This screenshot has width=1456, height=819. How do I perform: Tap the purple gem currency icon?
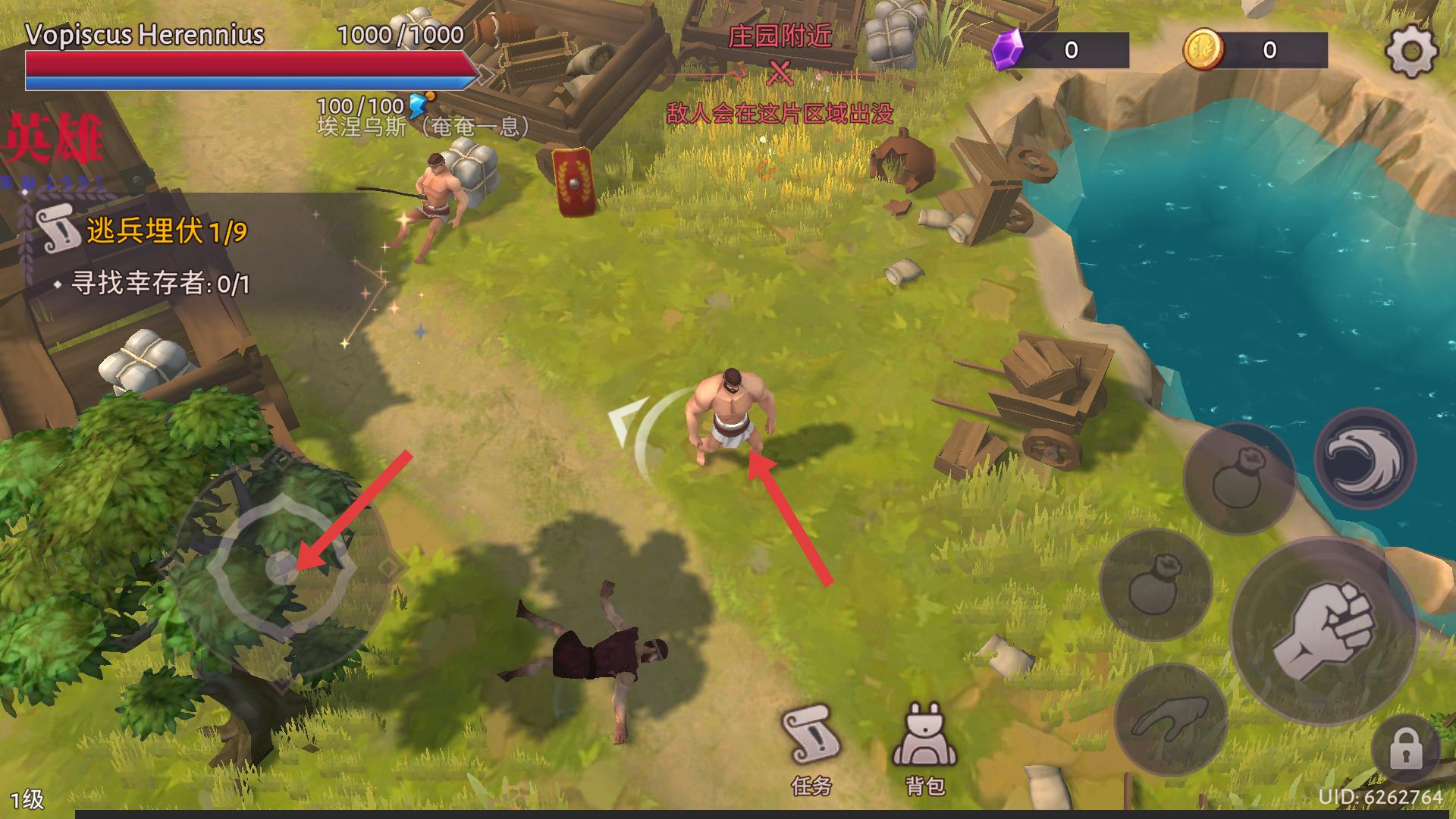[1009, 49]
